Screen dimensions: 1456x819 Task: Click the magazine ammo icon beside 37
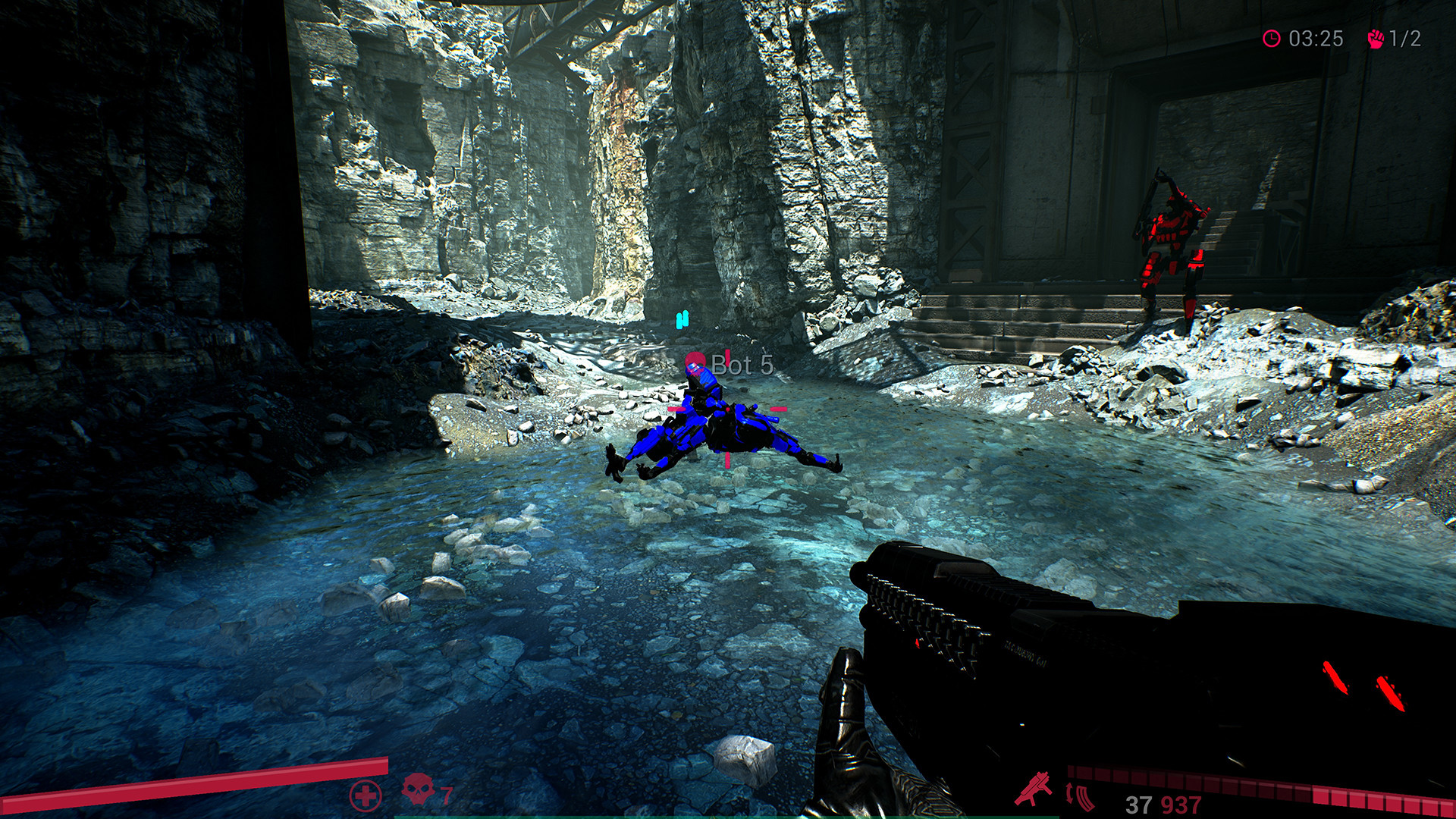tap(1085, 798)
